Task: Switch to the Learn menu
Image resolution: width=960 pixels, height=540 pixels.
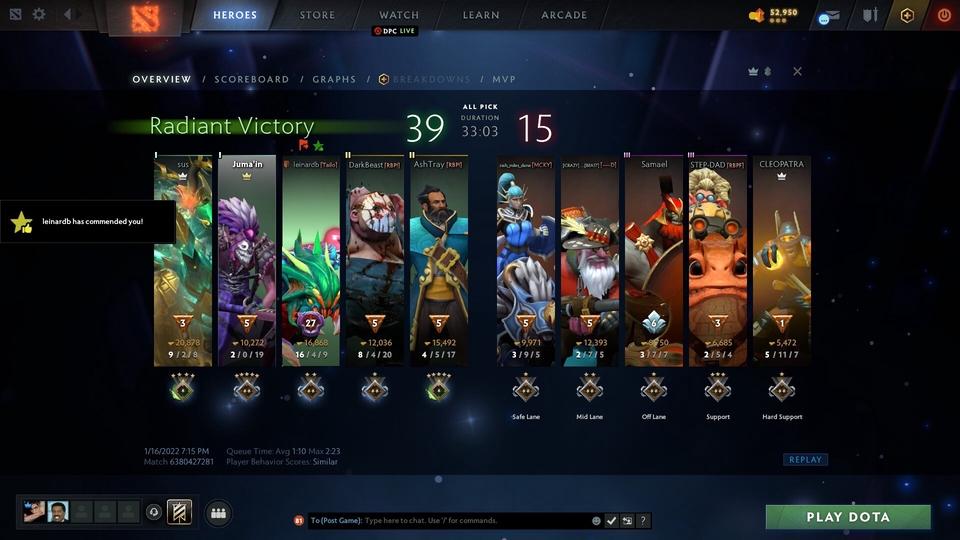Action: [481, 15]
